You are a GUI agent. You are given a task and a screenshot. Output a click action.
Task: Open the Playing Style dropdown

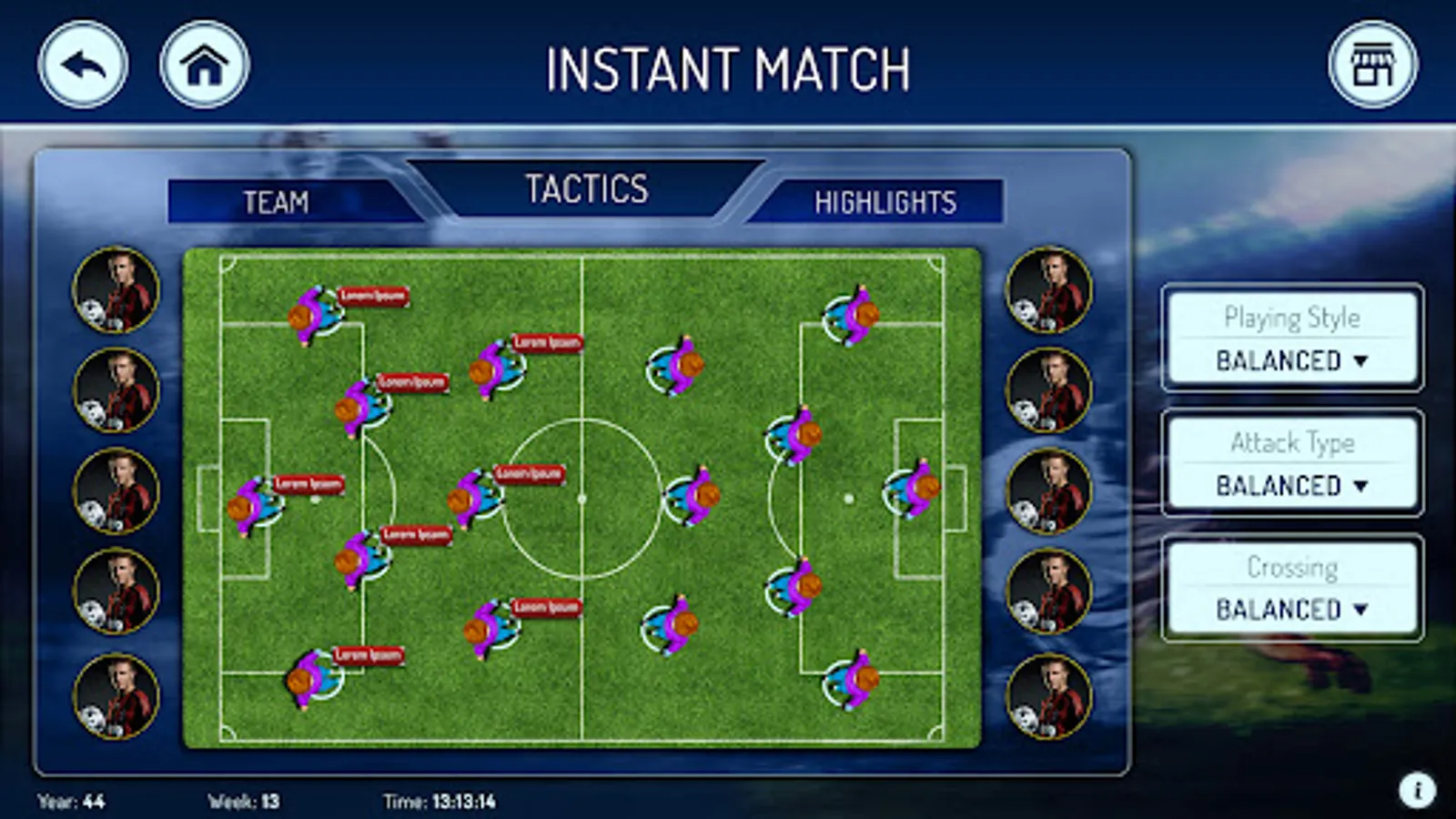[x=1292, y=360]
